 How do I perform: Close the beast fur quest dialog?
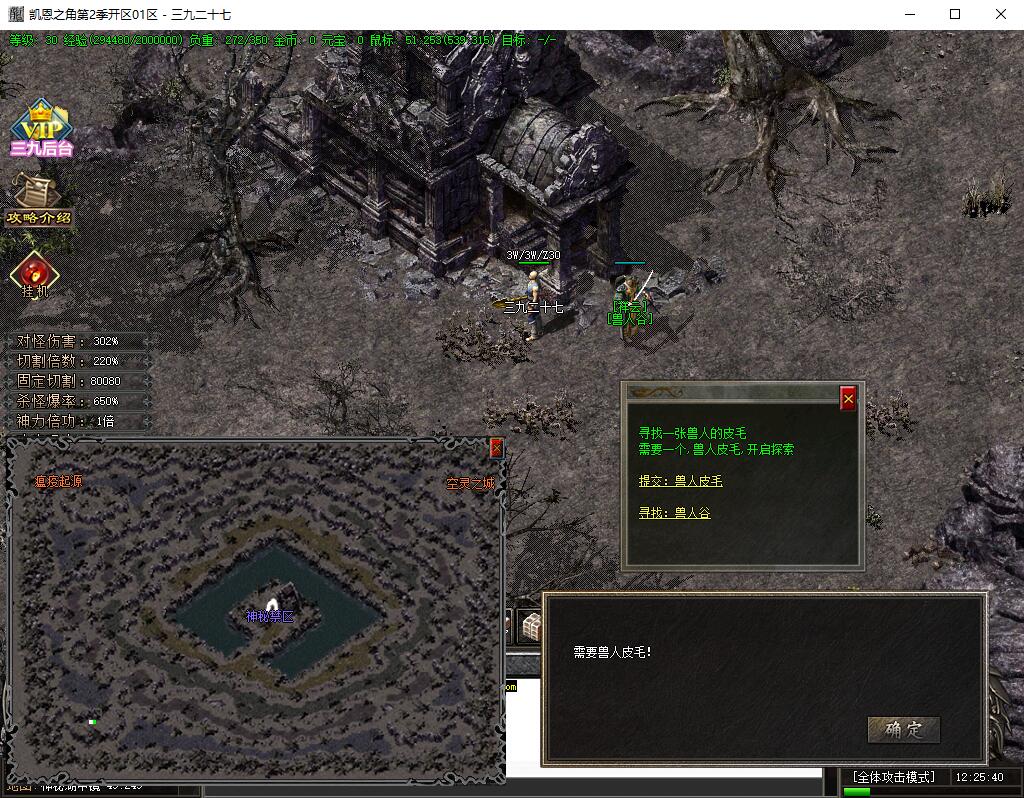tap(848, 399)
